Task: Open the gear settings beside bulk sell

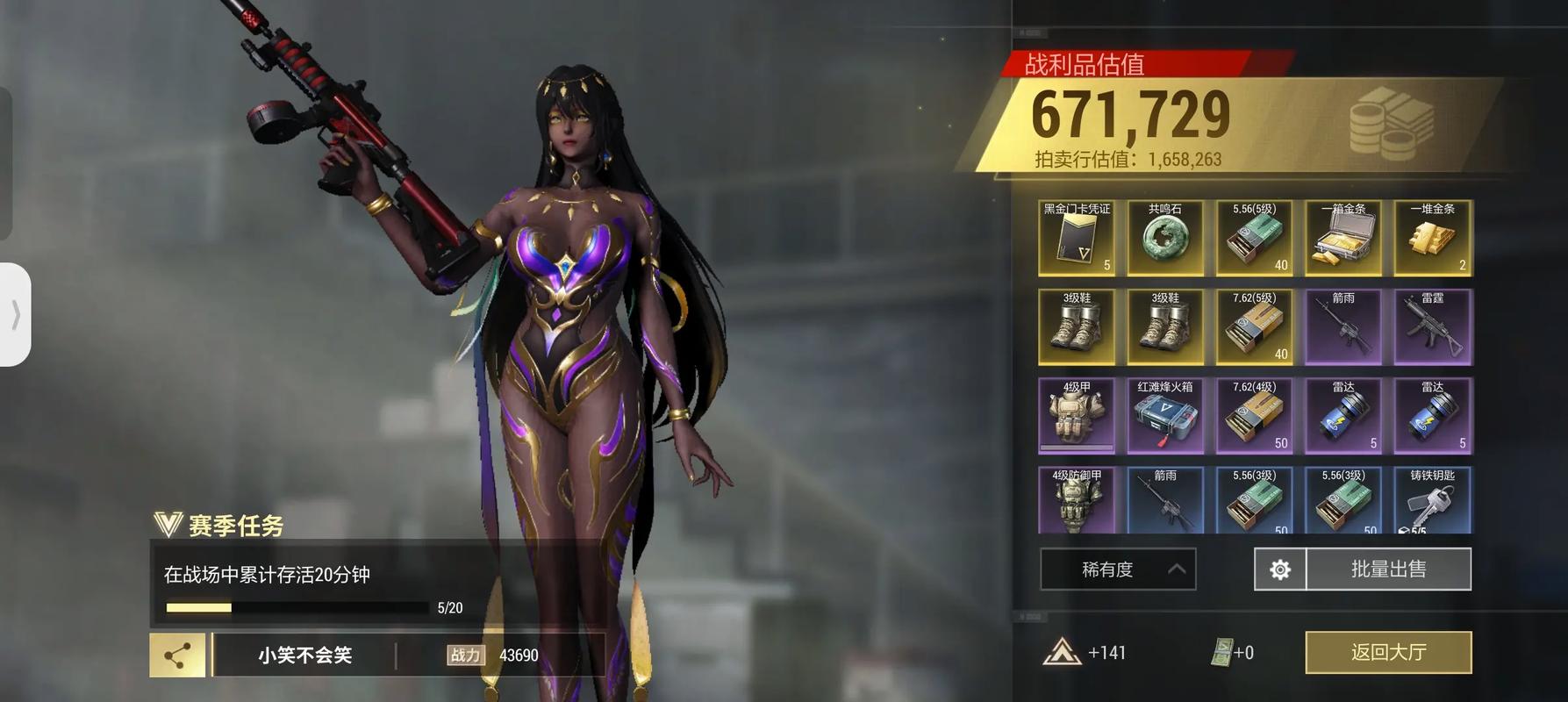Action: [x=1280, y=569]
